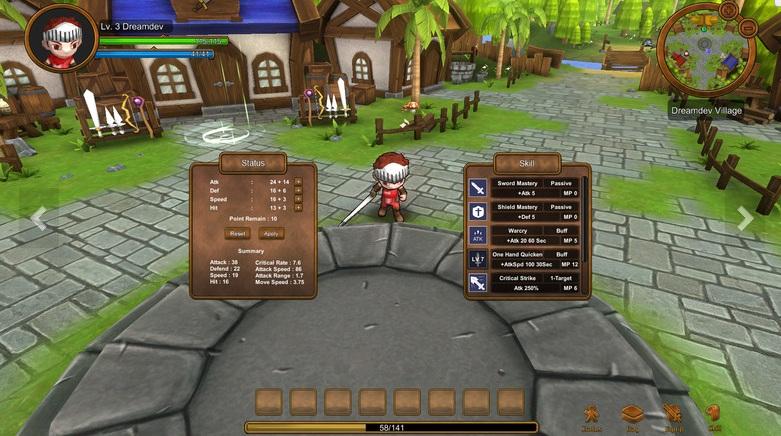Zoom in the minimap with the plus button
781x436 pixels.
728,10
